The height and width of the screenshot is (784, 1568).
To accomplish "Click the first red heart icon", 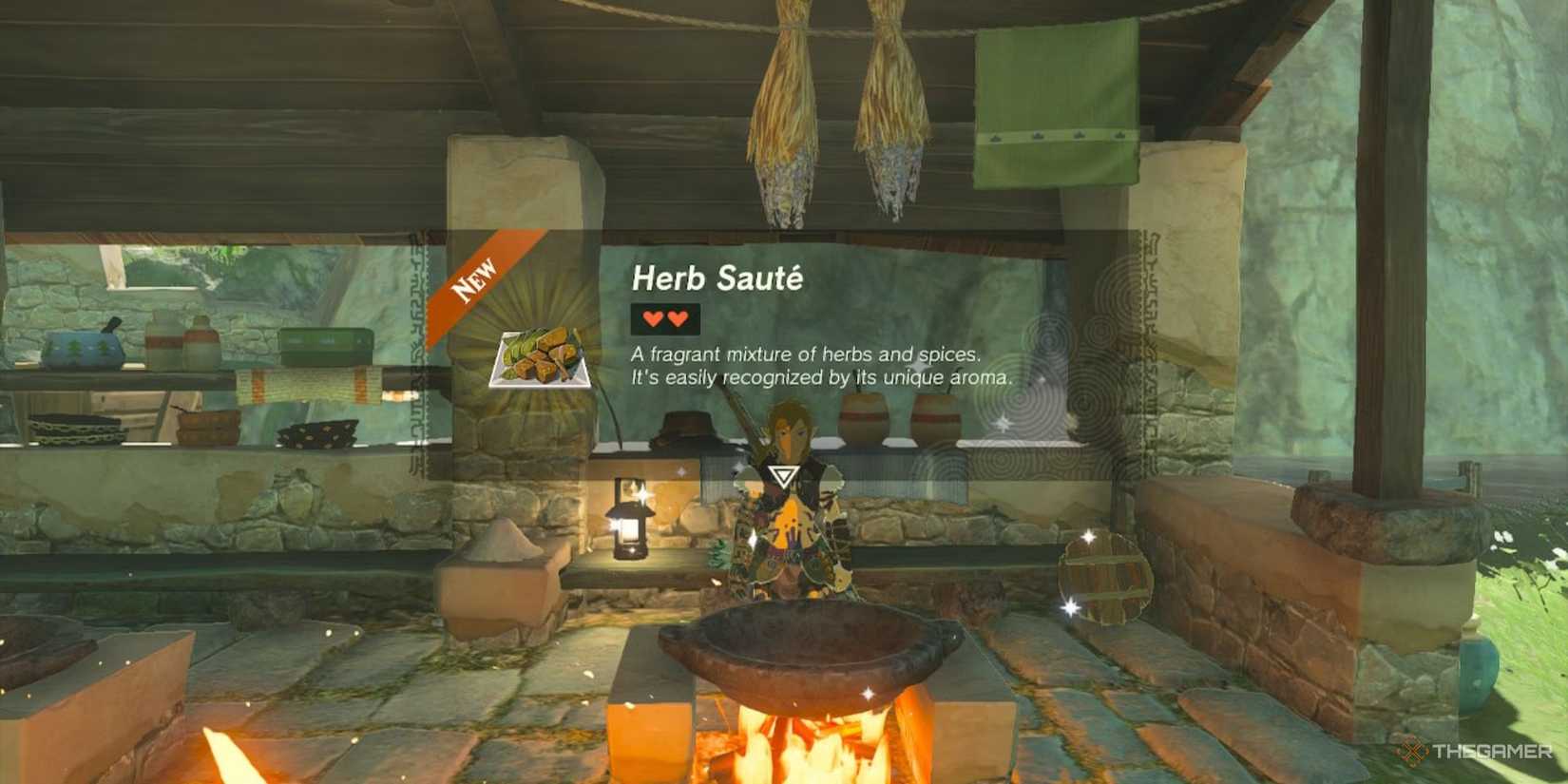I will 651,318.
